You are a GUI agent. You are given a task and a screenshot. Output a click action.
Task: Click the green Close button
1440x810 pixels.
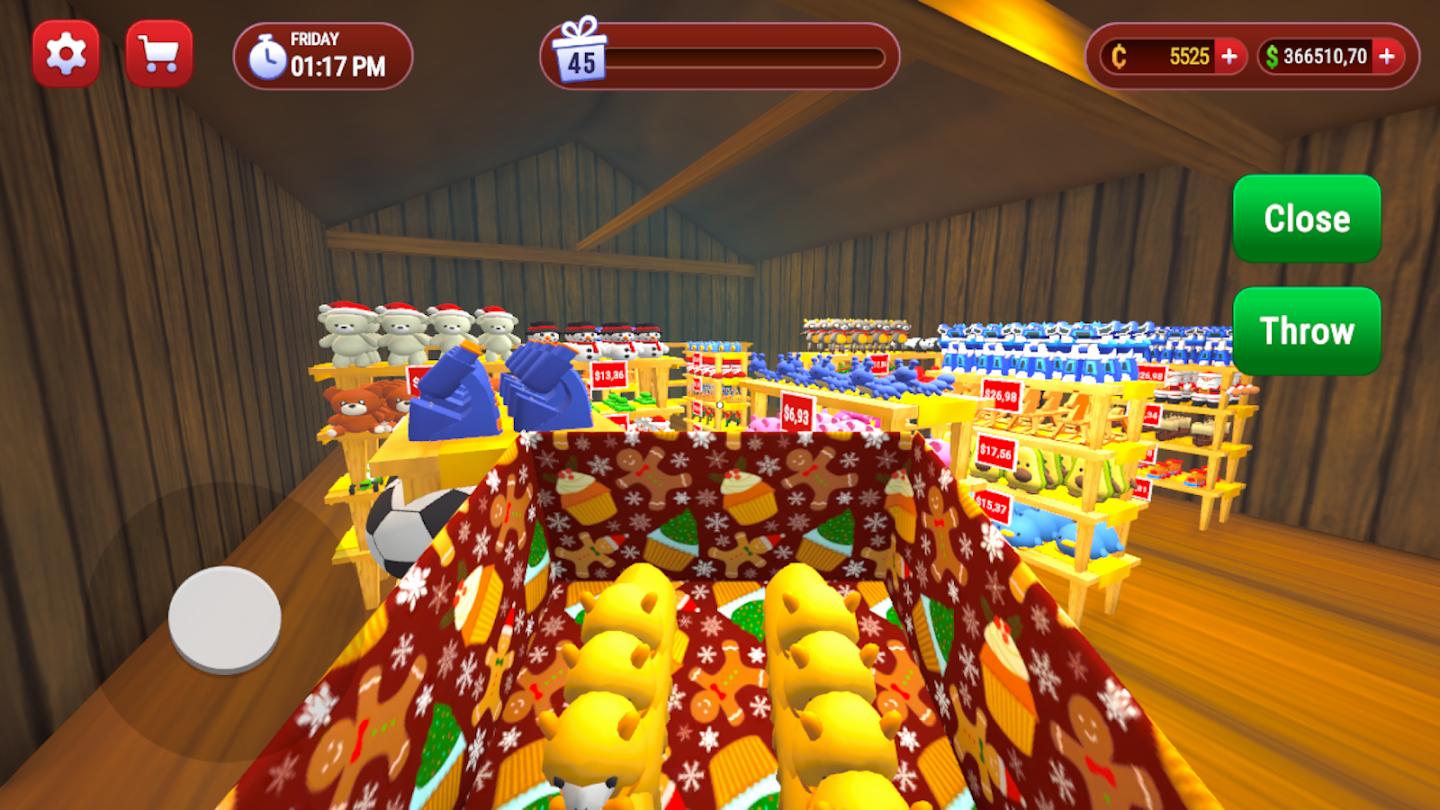[x=1306, y=219]
